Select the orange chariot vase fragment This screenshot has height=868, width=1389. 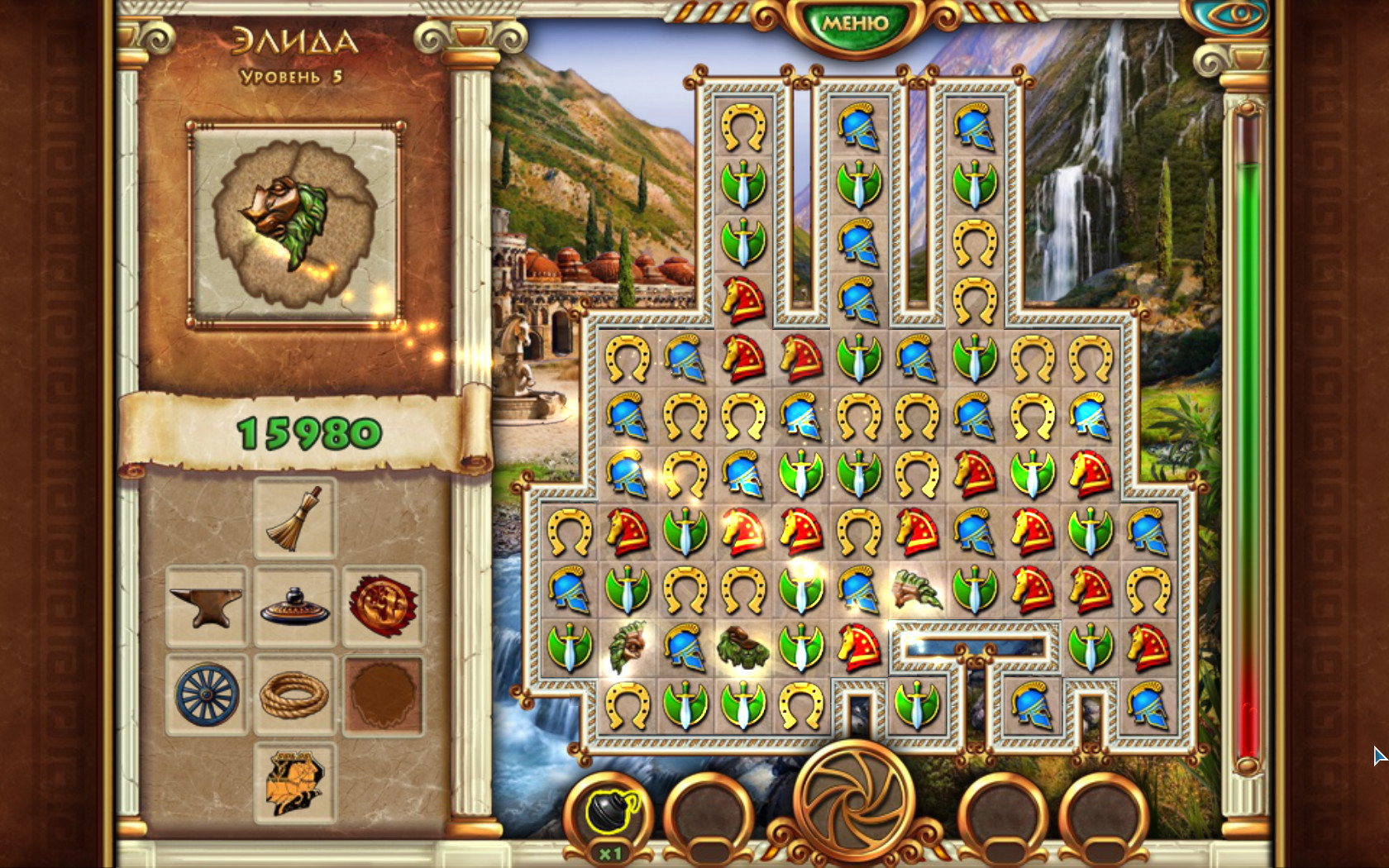(294, 782)
